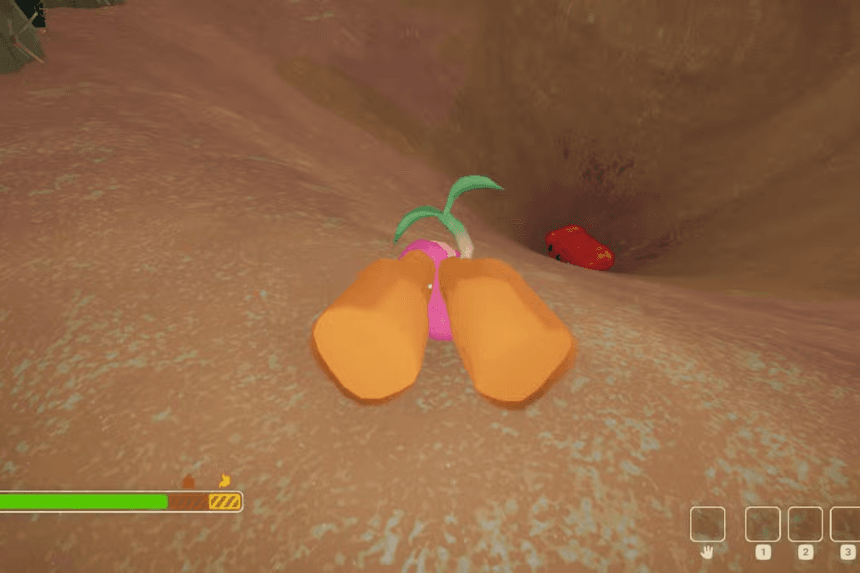This screenshot has width=860, height=573.
Task: Select the hand slot in the hotbar
Action: [x=707, y=524]
